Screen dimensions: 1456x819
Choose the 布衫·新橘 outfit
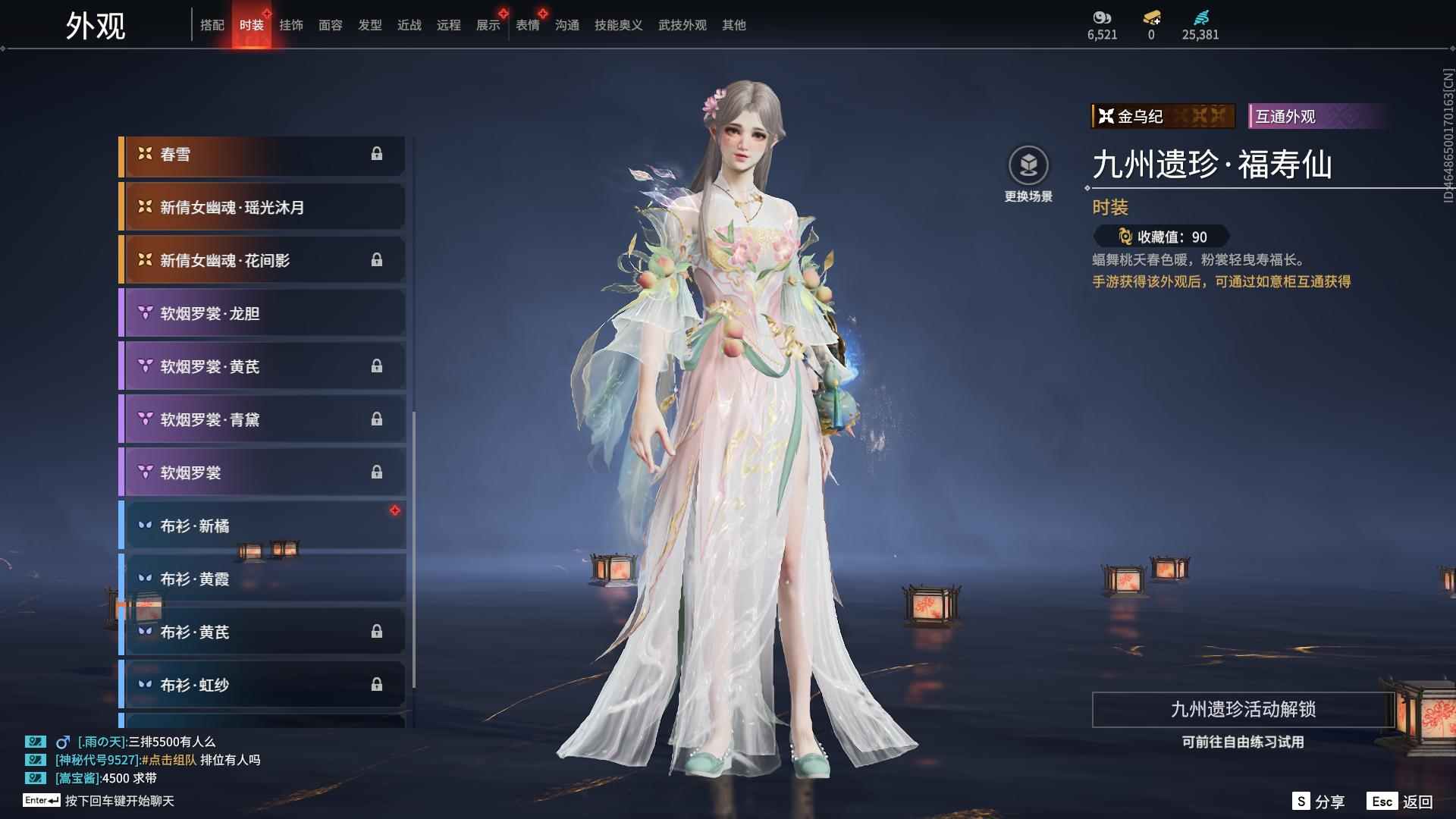point(262,526)
